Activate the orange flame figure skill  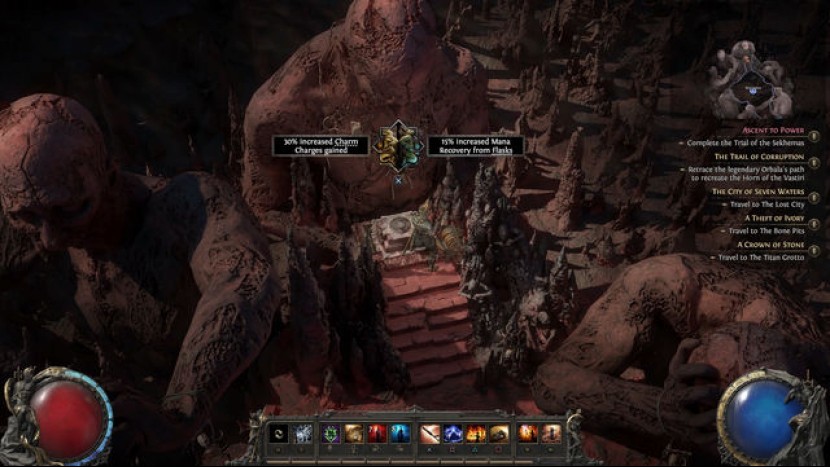pyautogui.click(x=528, y=433)
